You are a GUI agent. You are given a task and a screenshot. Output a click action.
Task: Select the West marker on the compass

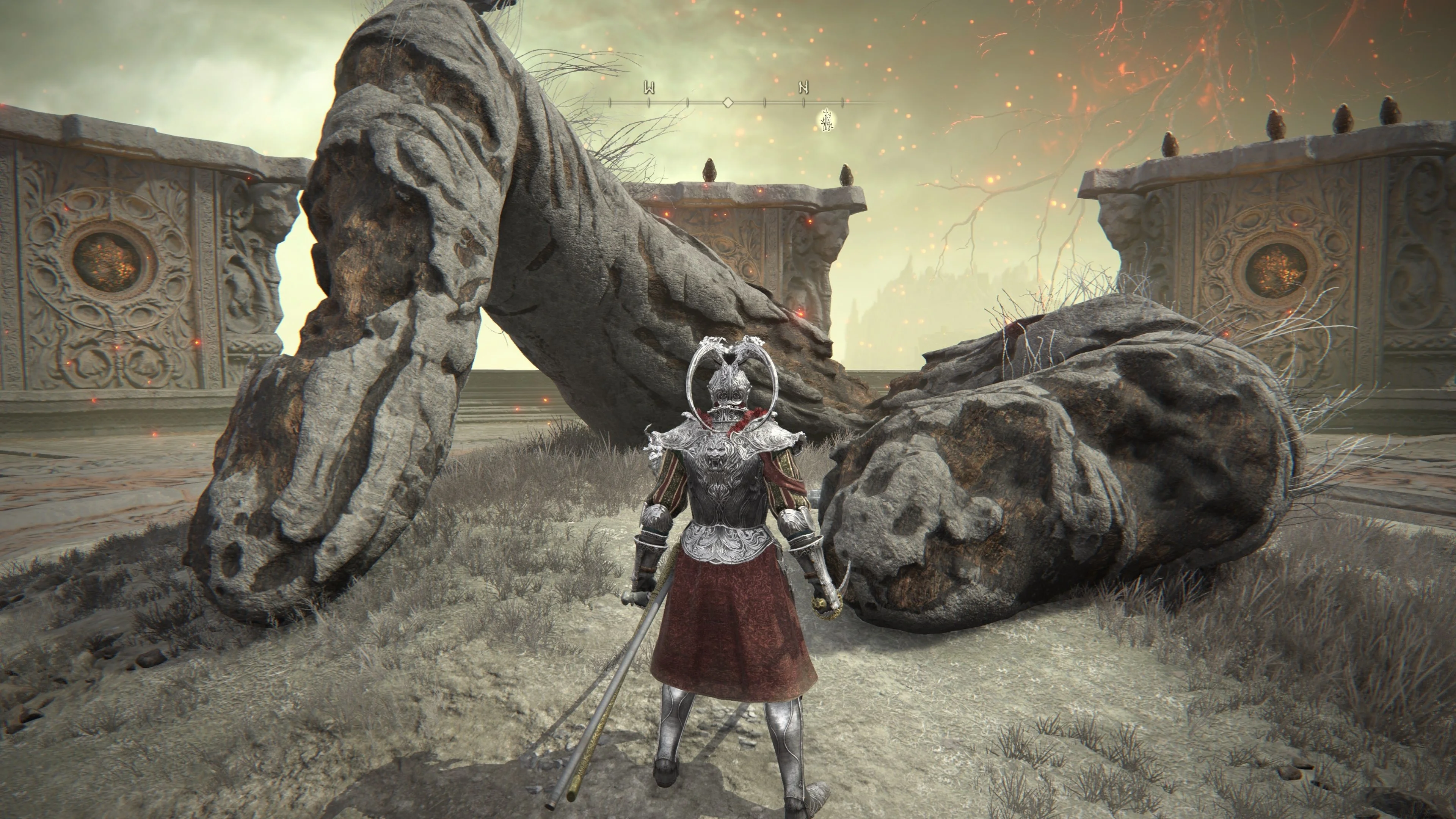pyautogui.click(x=649, y=88)
